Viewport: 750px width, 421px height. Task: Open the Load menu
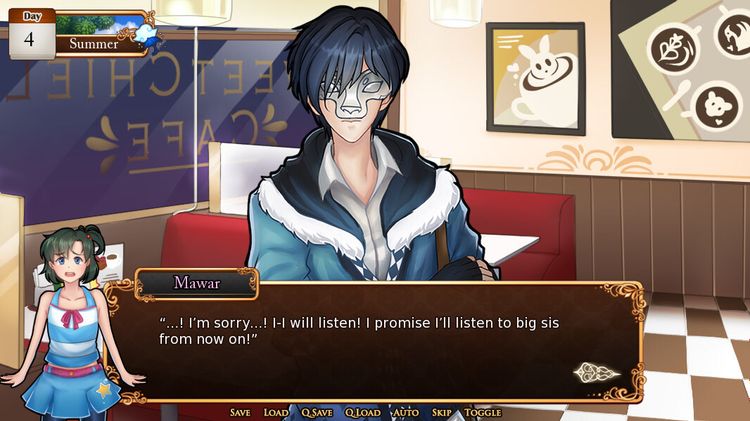click(276, 412)
